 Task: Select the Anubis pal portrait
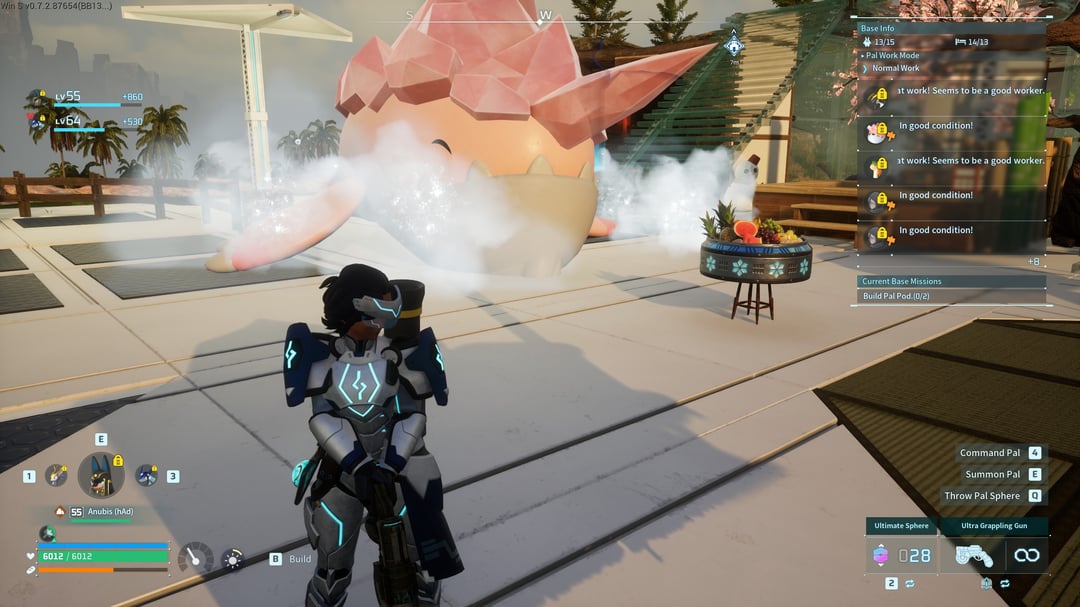click(x=101, y=475)
